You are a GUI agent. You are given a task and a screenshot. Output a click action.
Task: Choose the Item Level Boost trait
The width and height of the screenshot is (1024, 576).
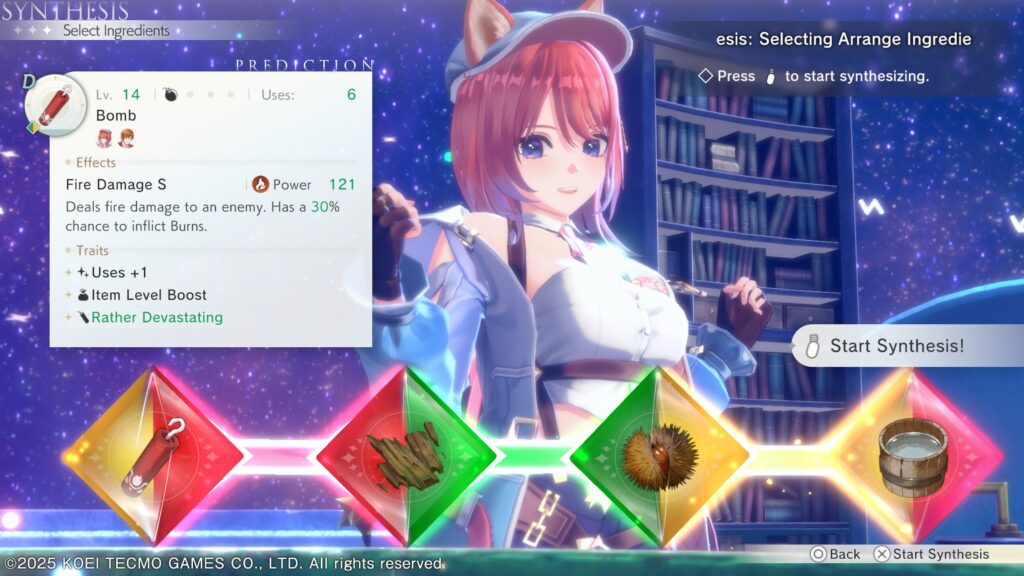[x=148, y=295]
